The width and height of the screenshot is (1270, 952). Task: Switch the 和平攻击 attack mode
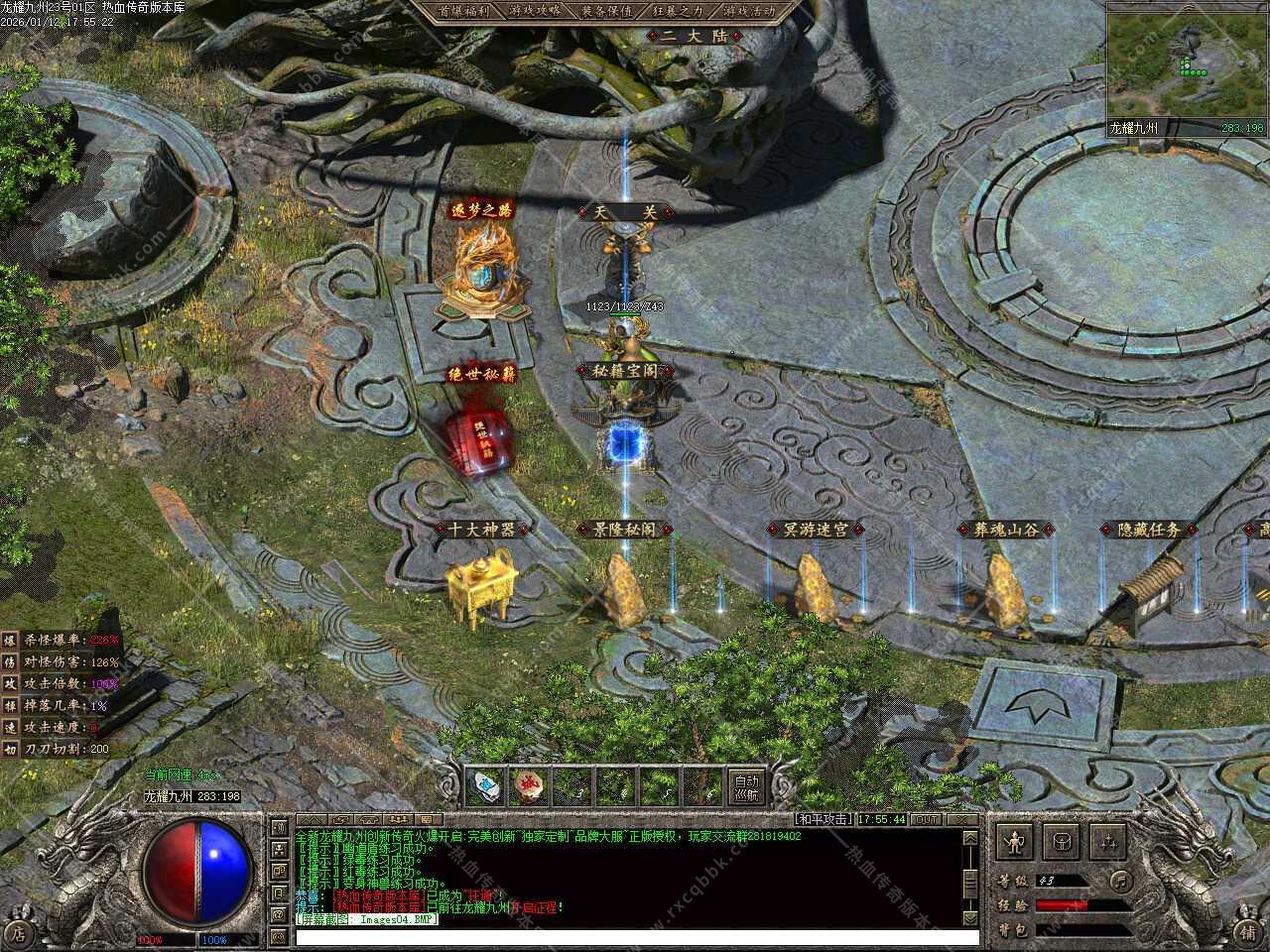click(x=823, y=819)
